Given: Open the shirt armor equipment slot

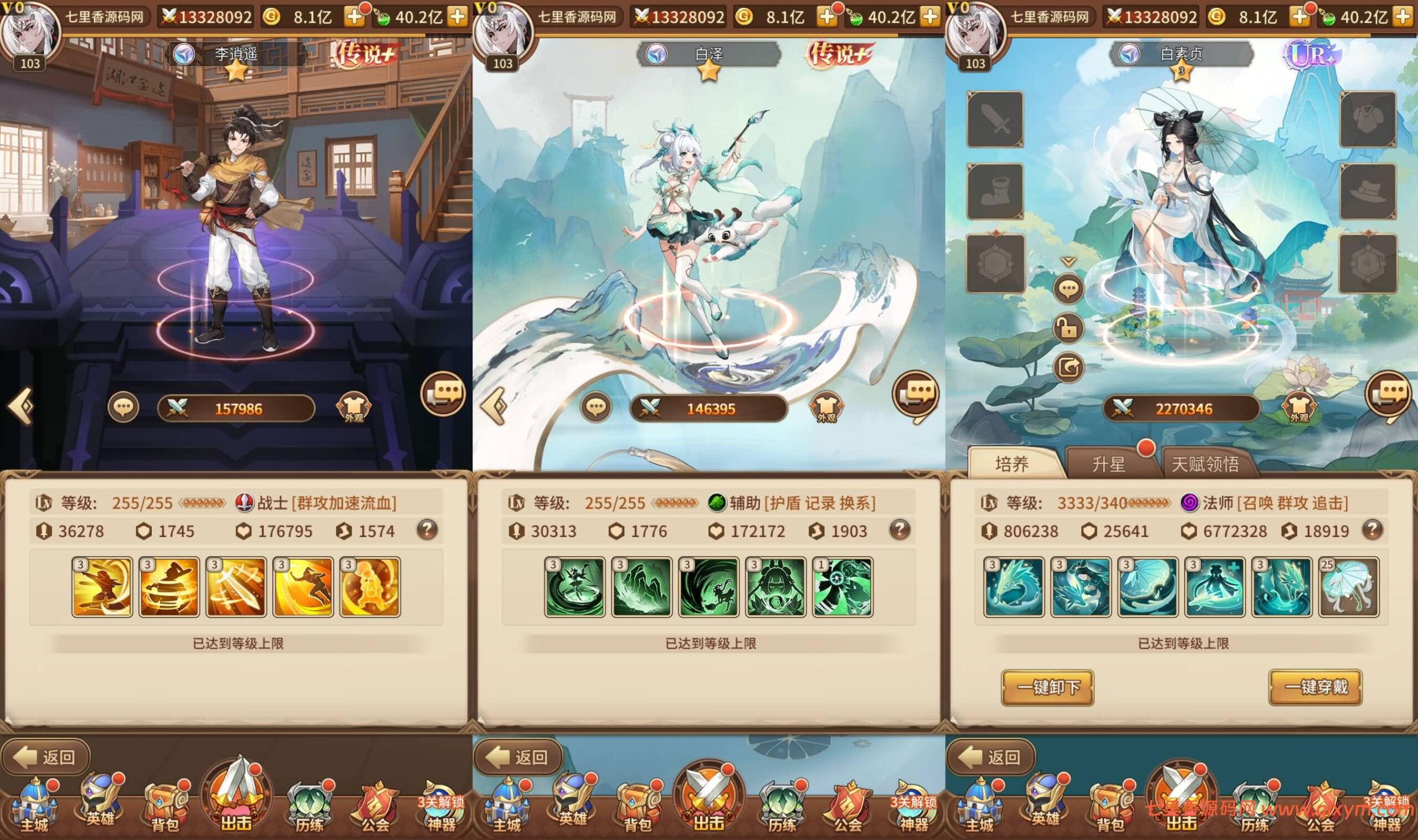Looking at the screenshot, I should [x=1368, y=120].
